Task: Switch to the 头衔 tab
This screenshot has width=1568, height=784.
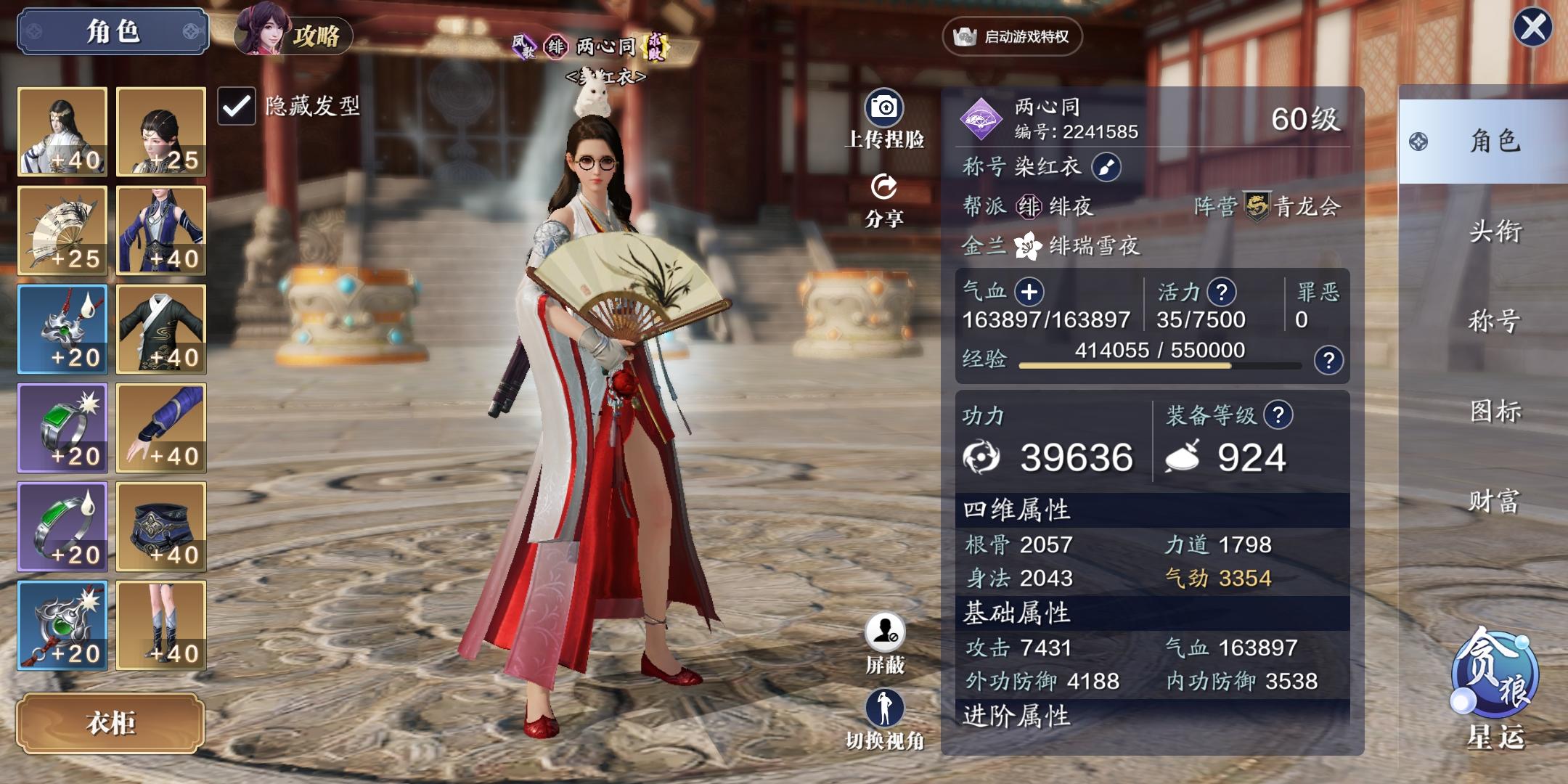Action: tap(1495, 232)
